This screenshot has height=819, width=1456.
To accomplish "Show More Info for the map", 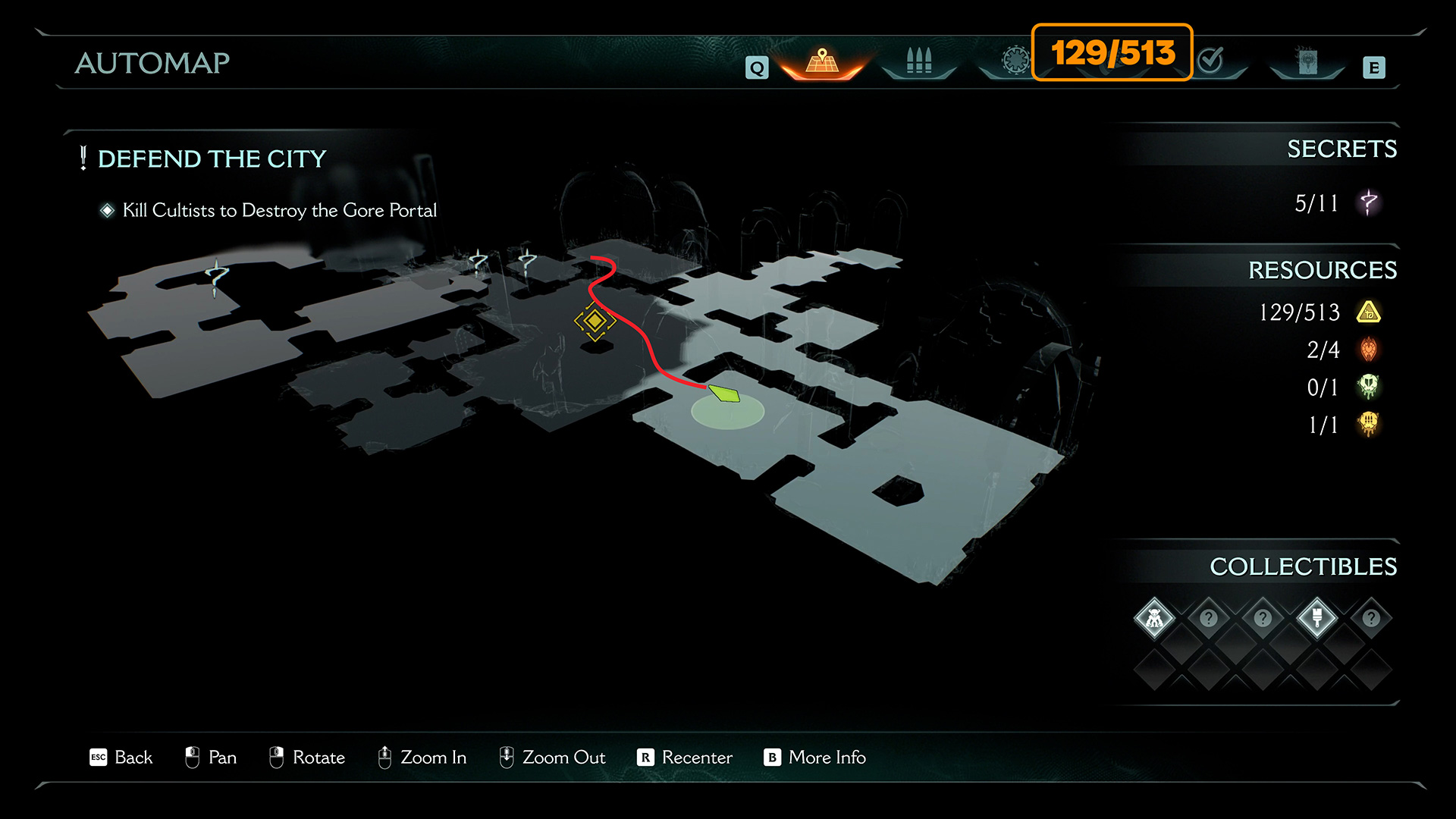I will pos(815,758).
